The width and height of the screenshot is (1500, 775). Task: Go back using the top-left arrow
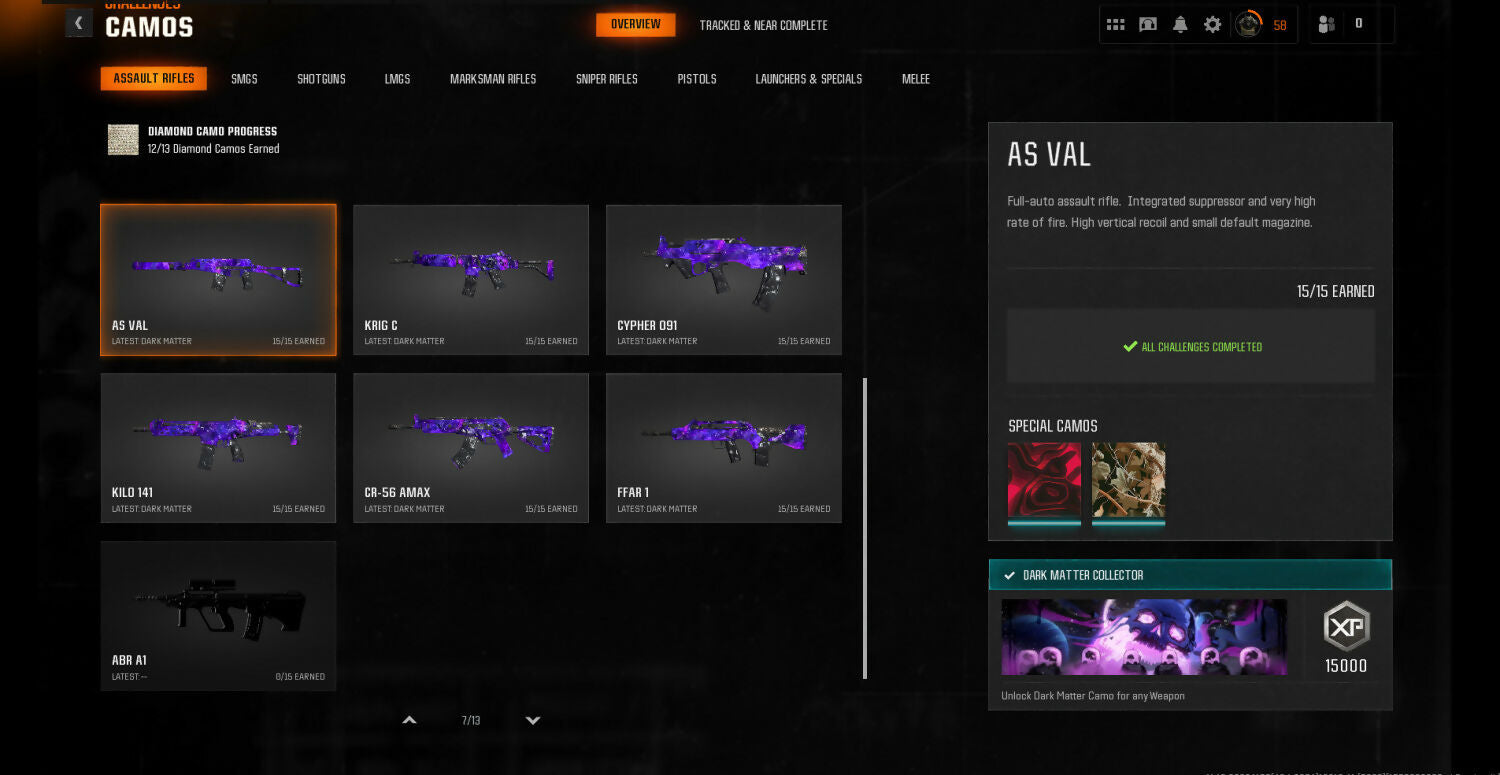[79, 23]
